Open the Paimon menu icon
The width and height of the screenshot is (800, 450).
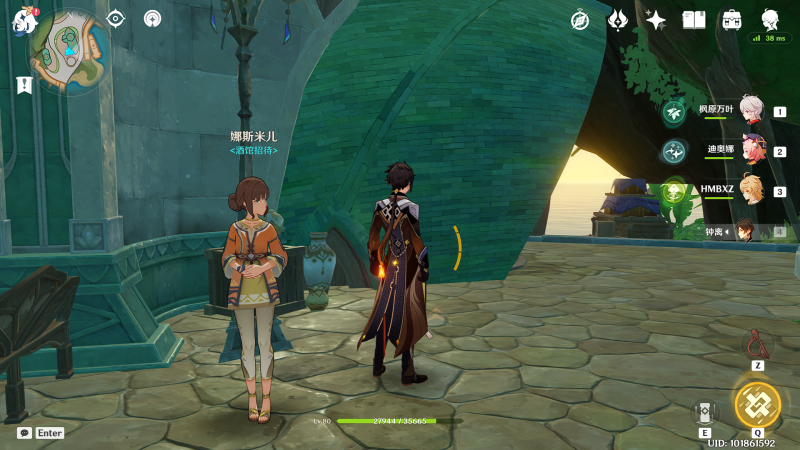click(x=24, y=20)
